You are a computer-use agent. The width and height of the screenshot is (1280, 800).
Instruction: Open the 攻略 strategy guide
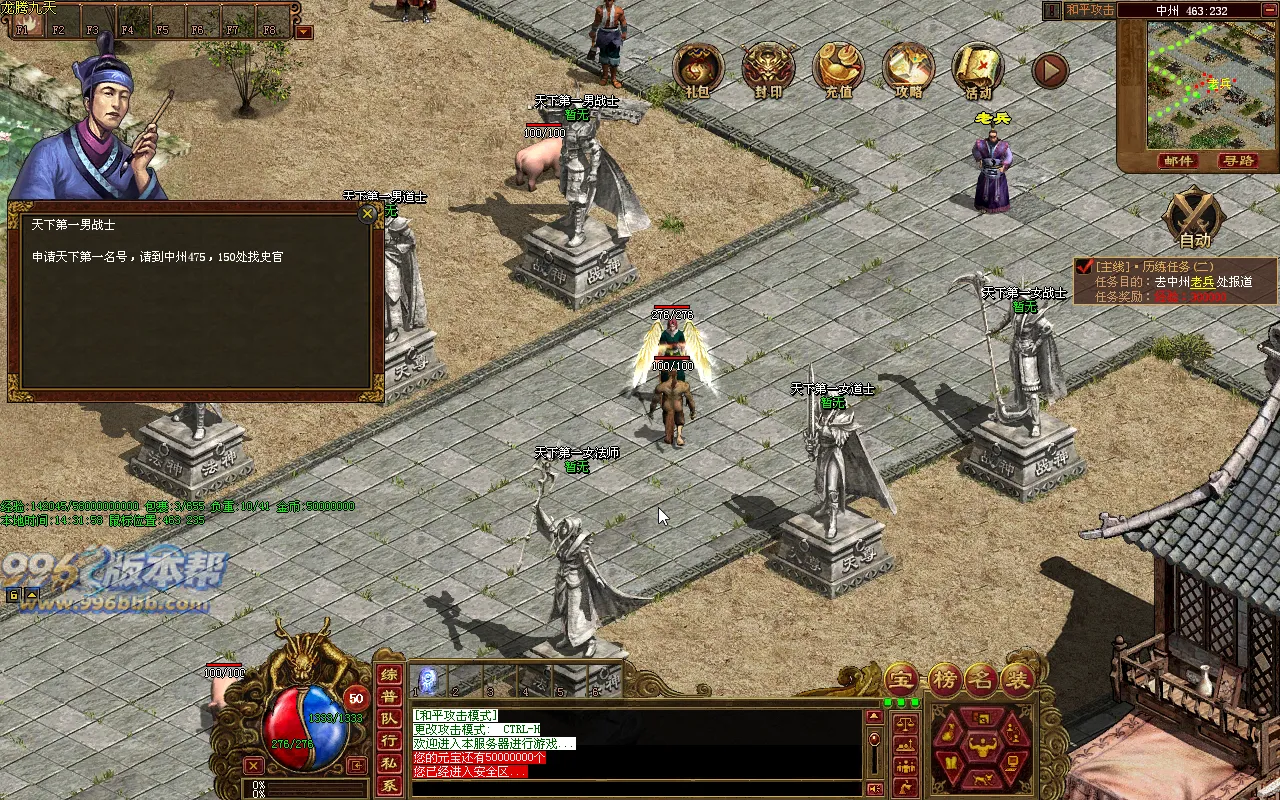pos(908,68)
